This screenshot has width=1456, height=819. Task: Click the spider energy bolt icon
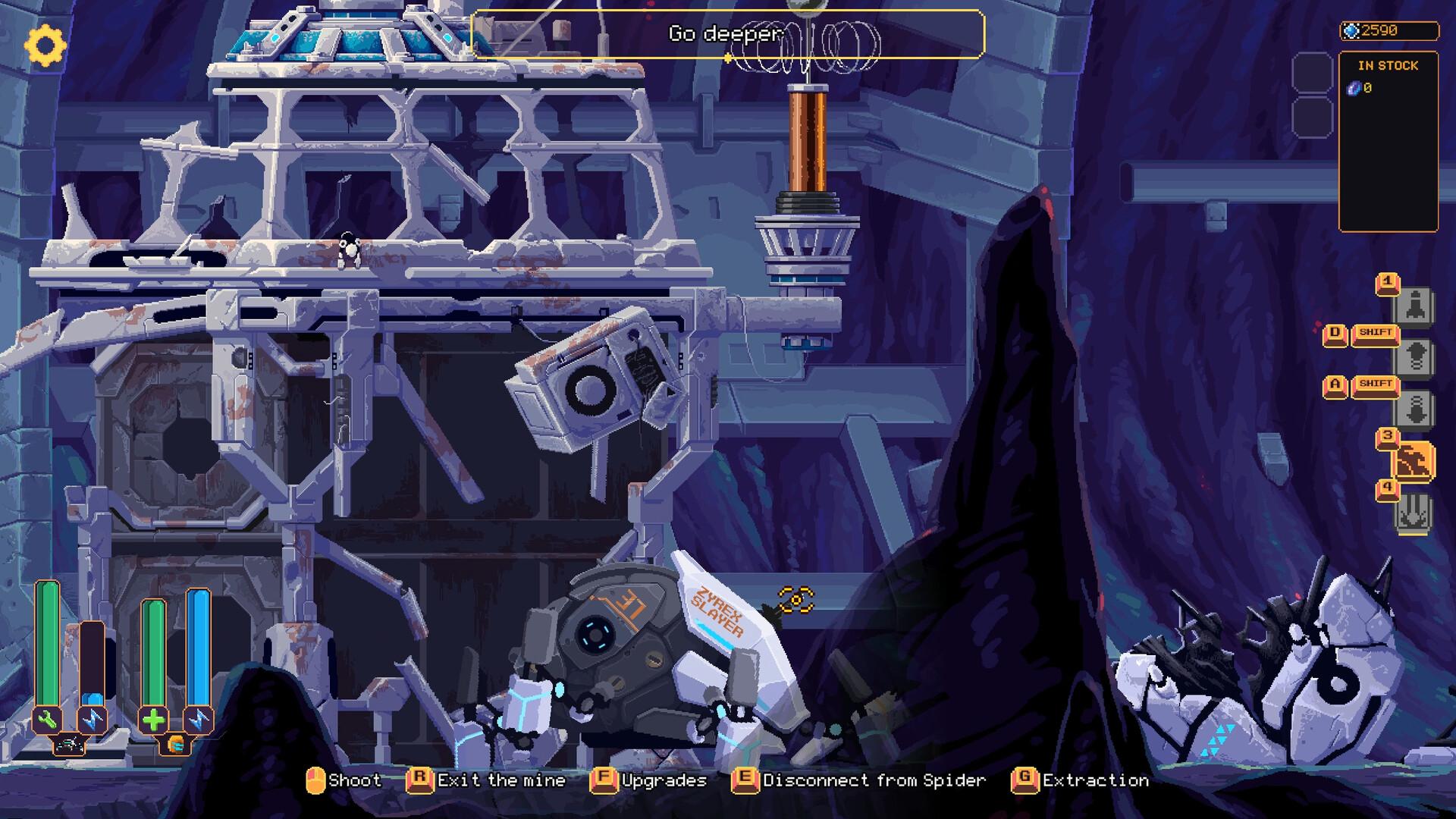(92, 720)
